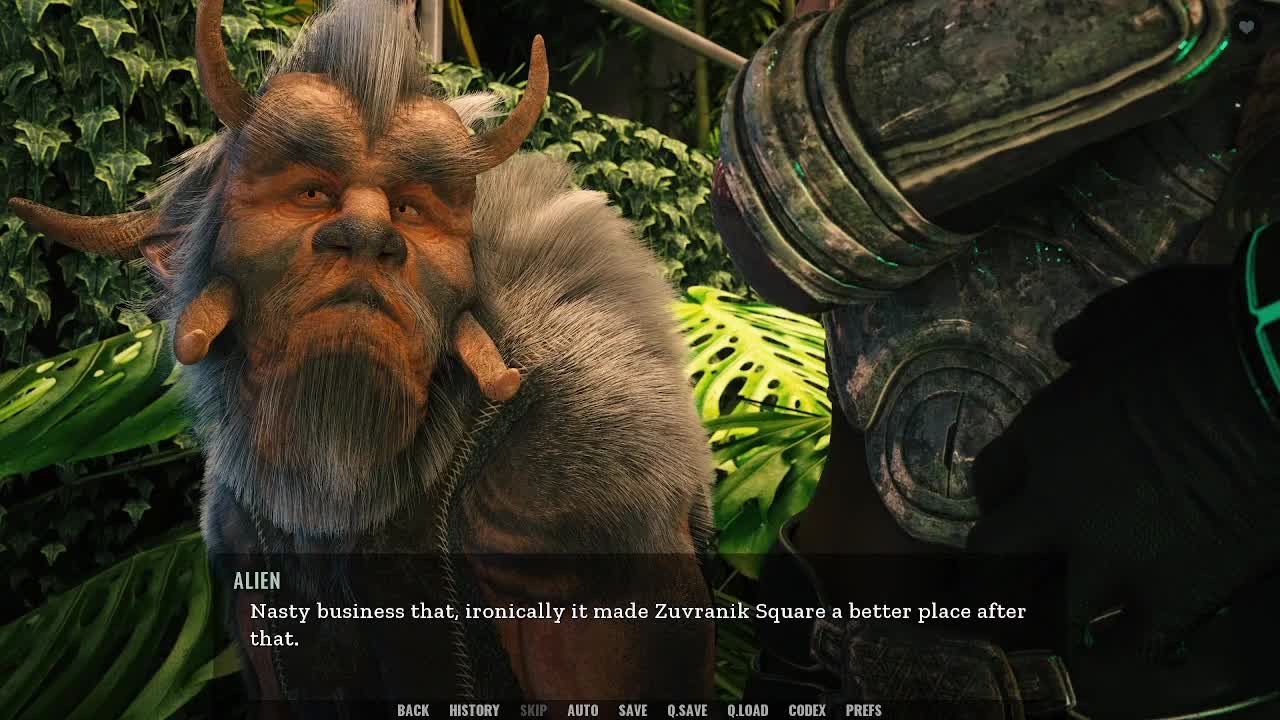Open the CODEX

(807, 710)
